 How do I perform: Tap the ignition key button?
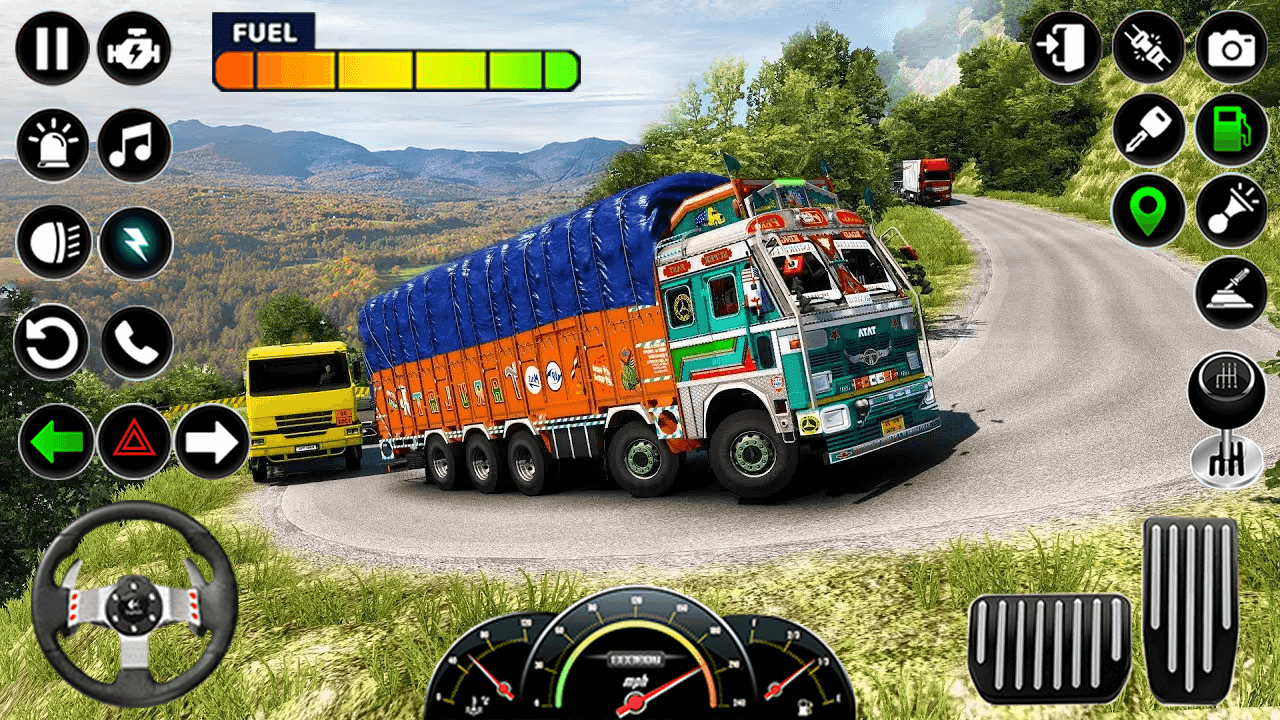(1149, 130)
